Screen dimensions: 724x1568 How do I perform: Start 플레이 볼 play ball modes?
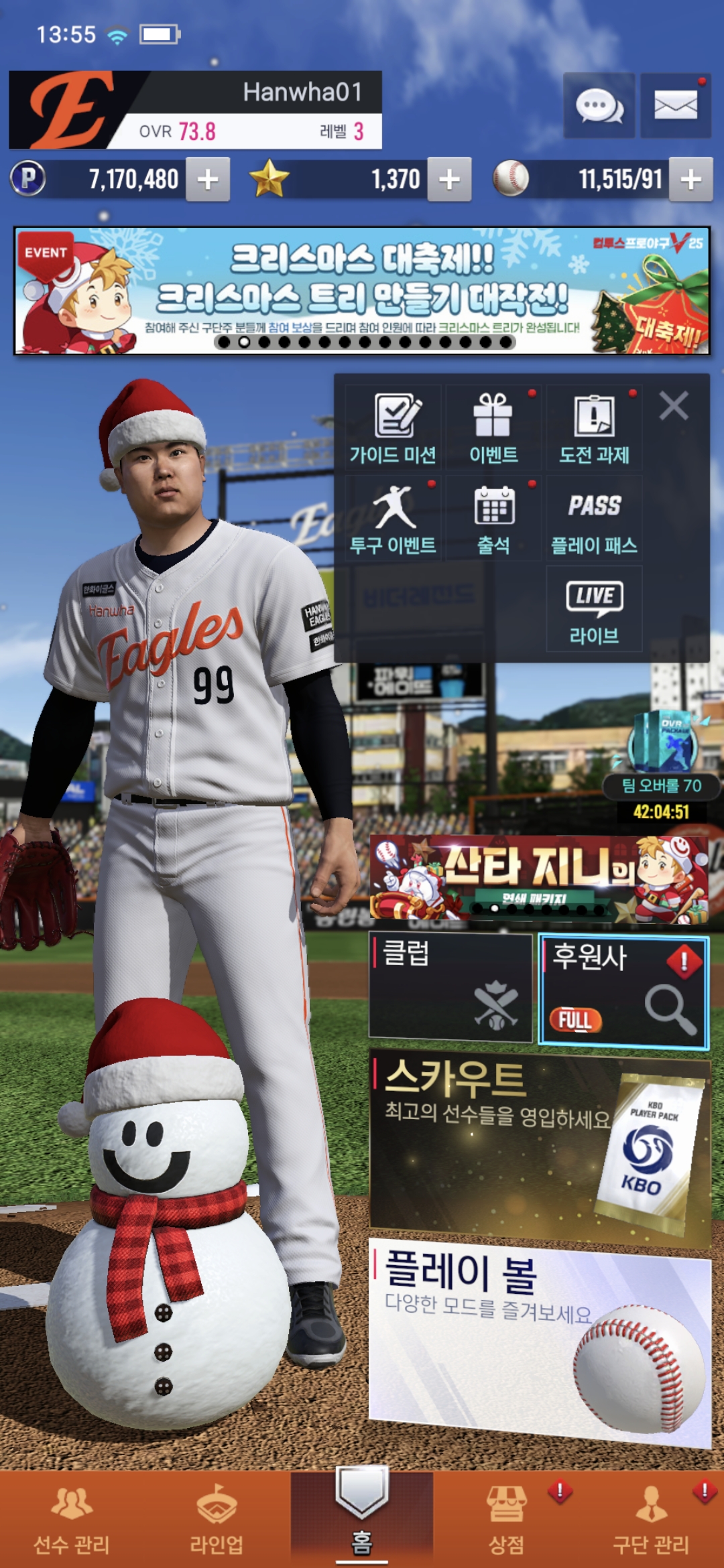point(539,1340)
